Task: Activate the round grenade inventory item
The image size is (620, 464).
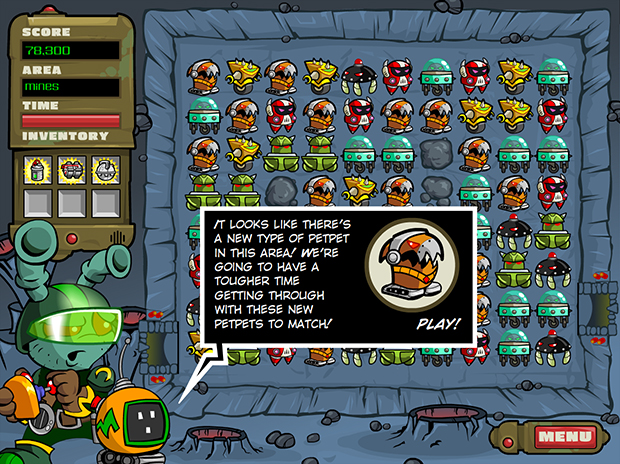Action: click(x=104, y=169)
